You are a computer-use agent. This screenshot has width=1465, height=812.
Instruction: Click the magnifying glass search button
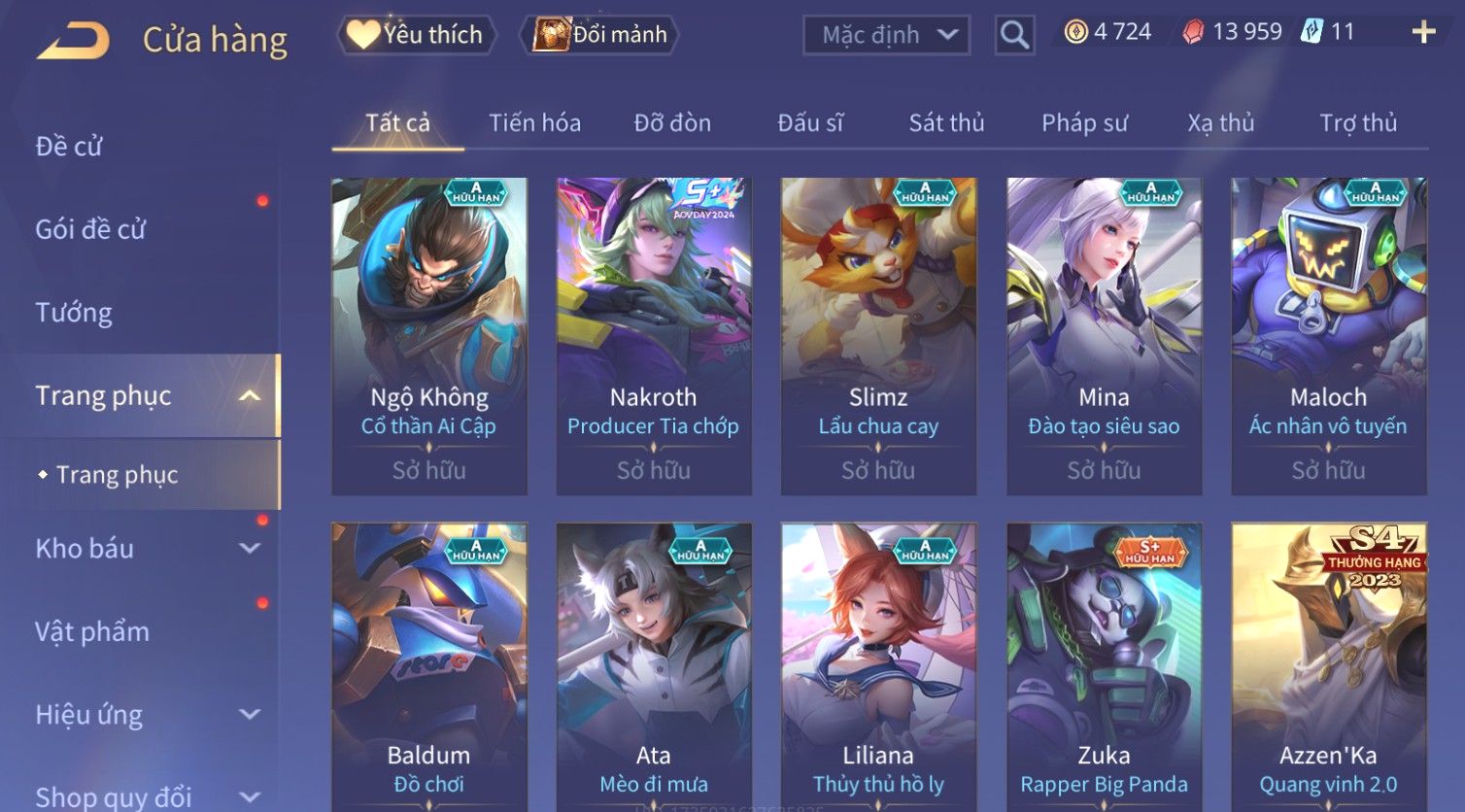click(1014, 35)
